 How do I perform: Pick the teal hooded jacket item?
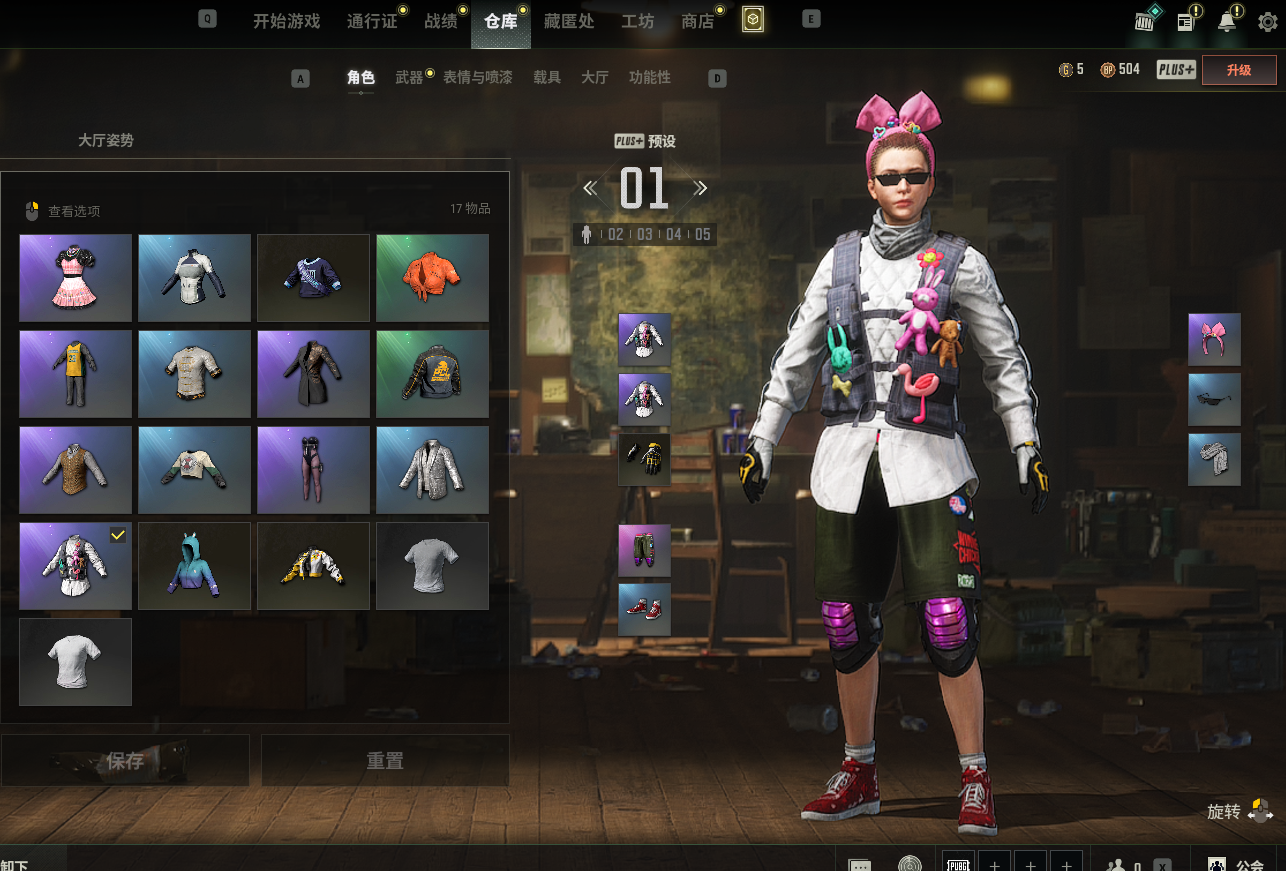194,566
